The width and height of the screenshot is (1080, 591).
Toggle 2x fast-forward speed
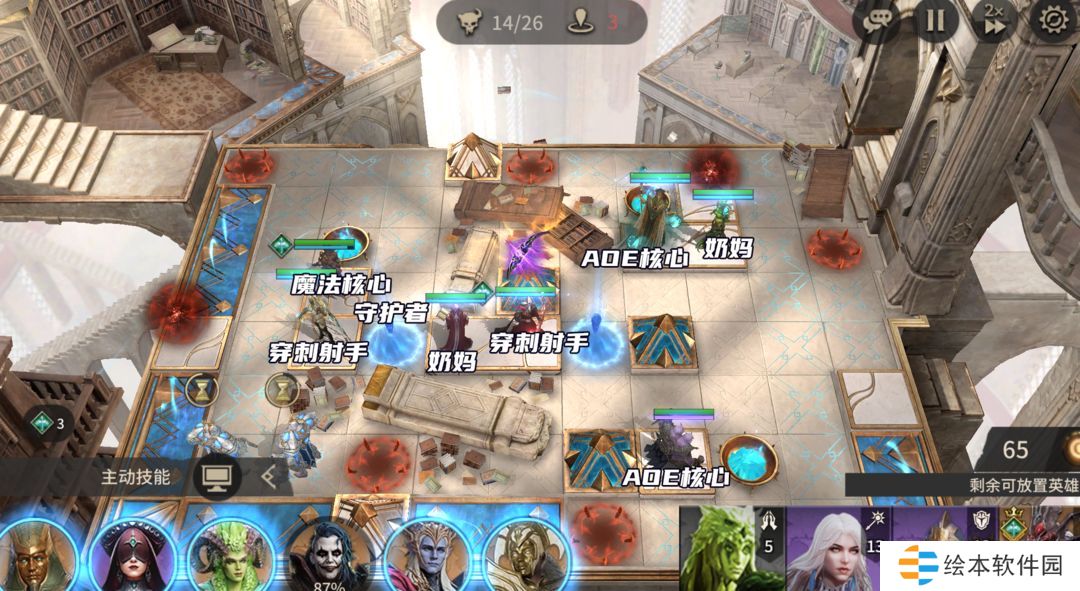tap(994, 21)
